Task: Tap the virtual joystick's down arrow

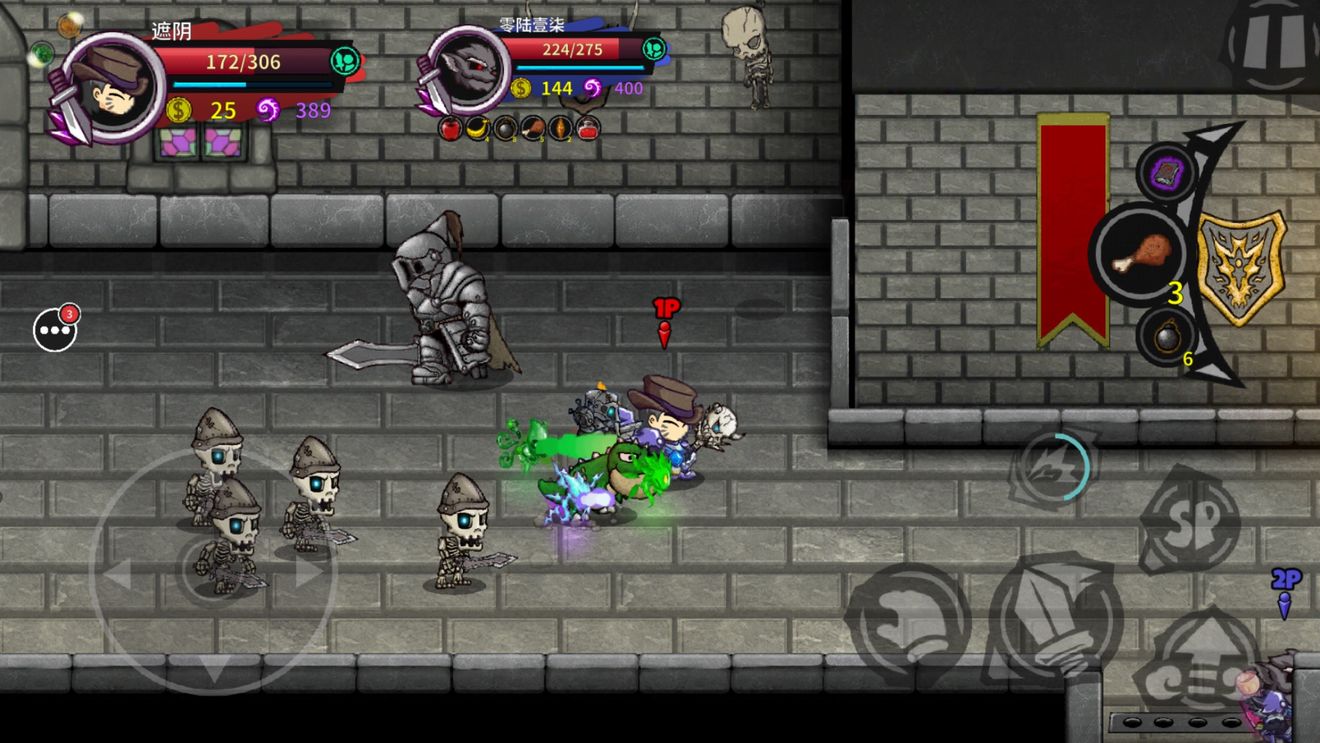Action: [x=213, y=667]
